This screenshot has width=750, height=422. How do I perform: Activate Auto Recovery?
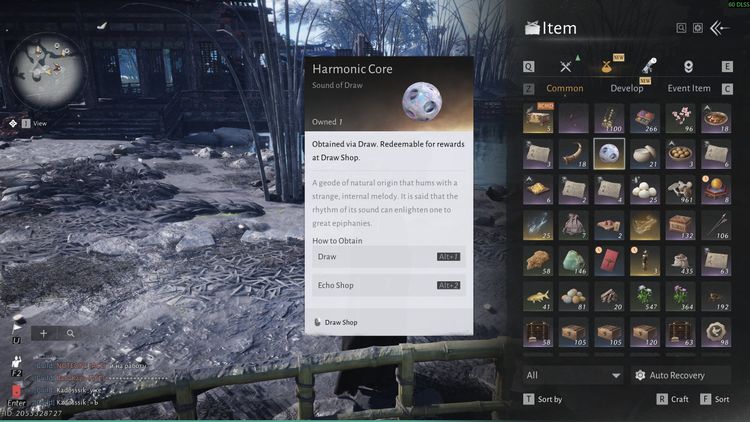679,375
